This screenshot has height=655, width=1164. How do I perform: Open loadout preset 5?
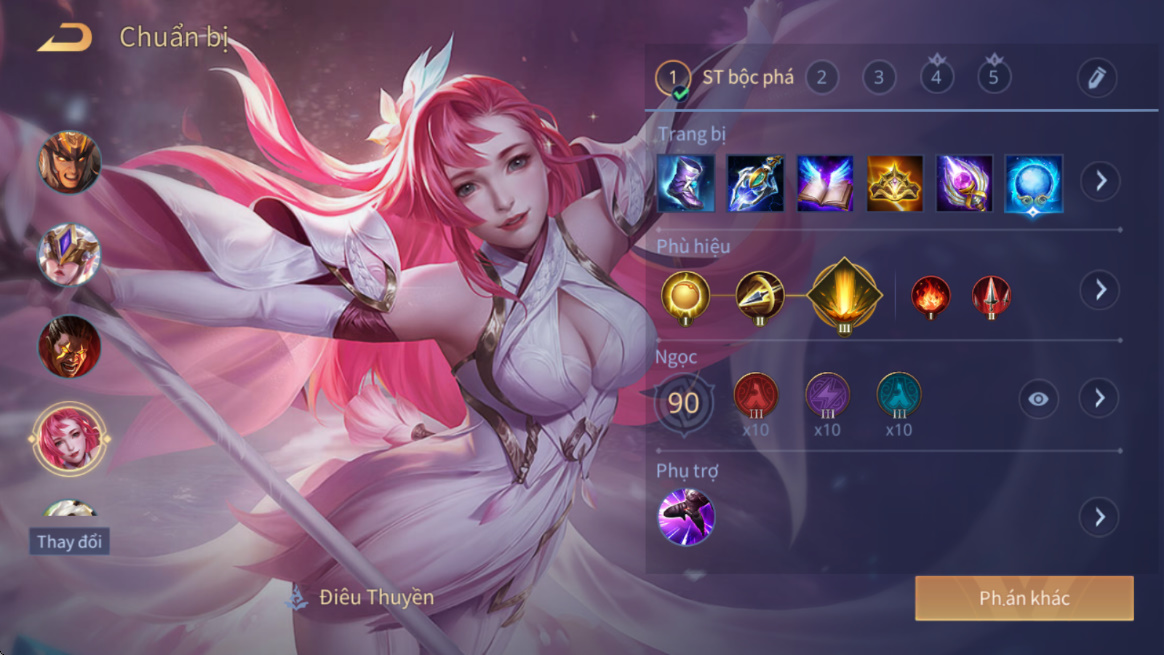tap(994, 77)
